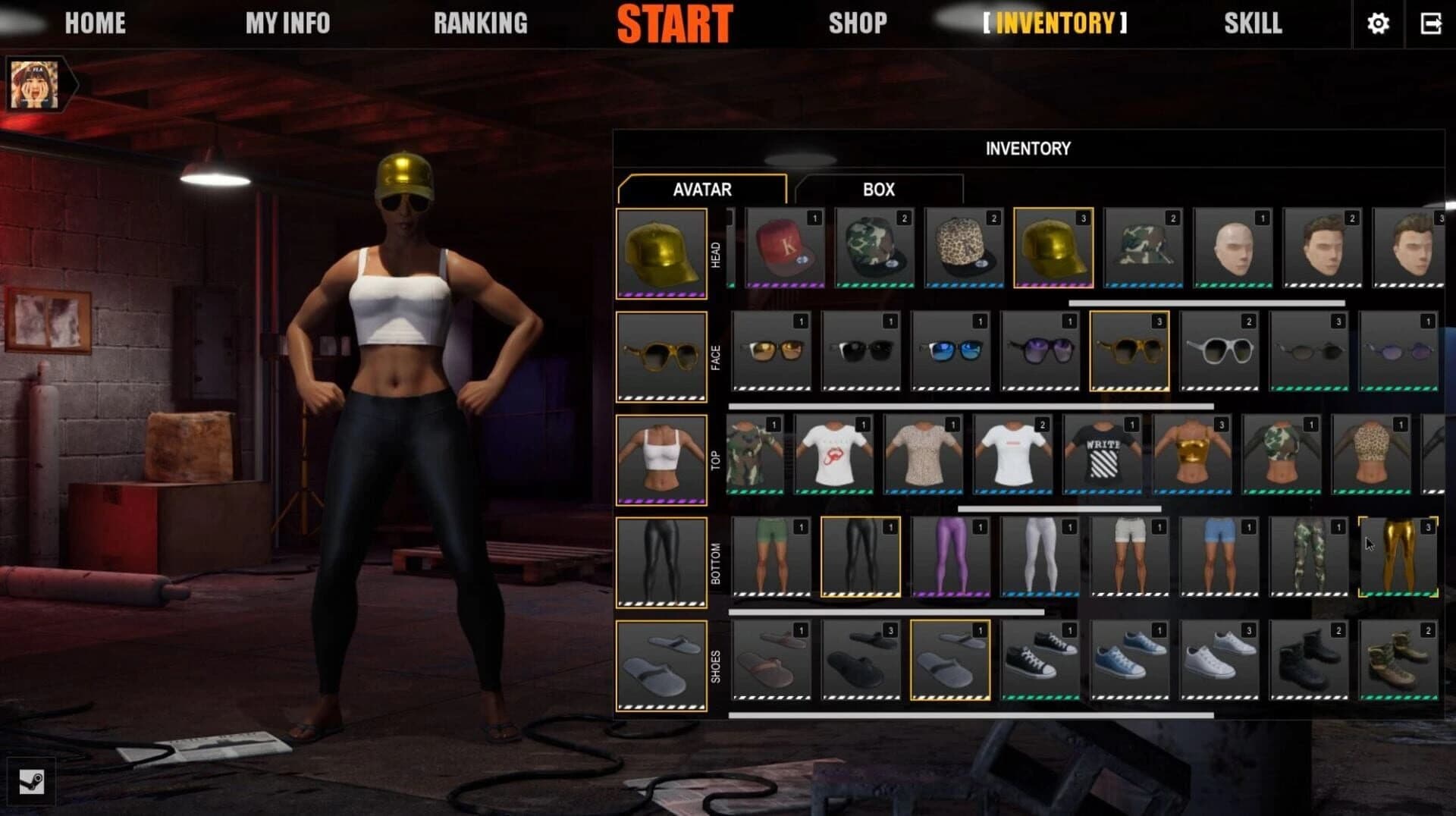Open the SHOP menu
The image size is (1456, 816).
pyautogui.click(x=858, y=24)
